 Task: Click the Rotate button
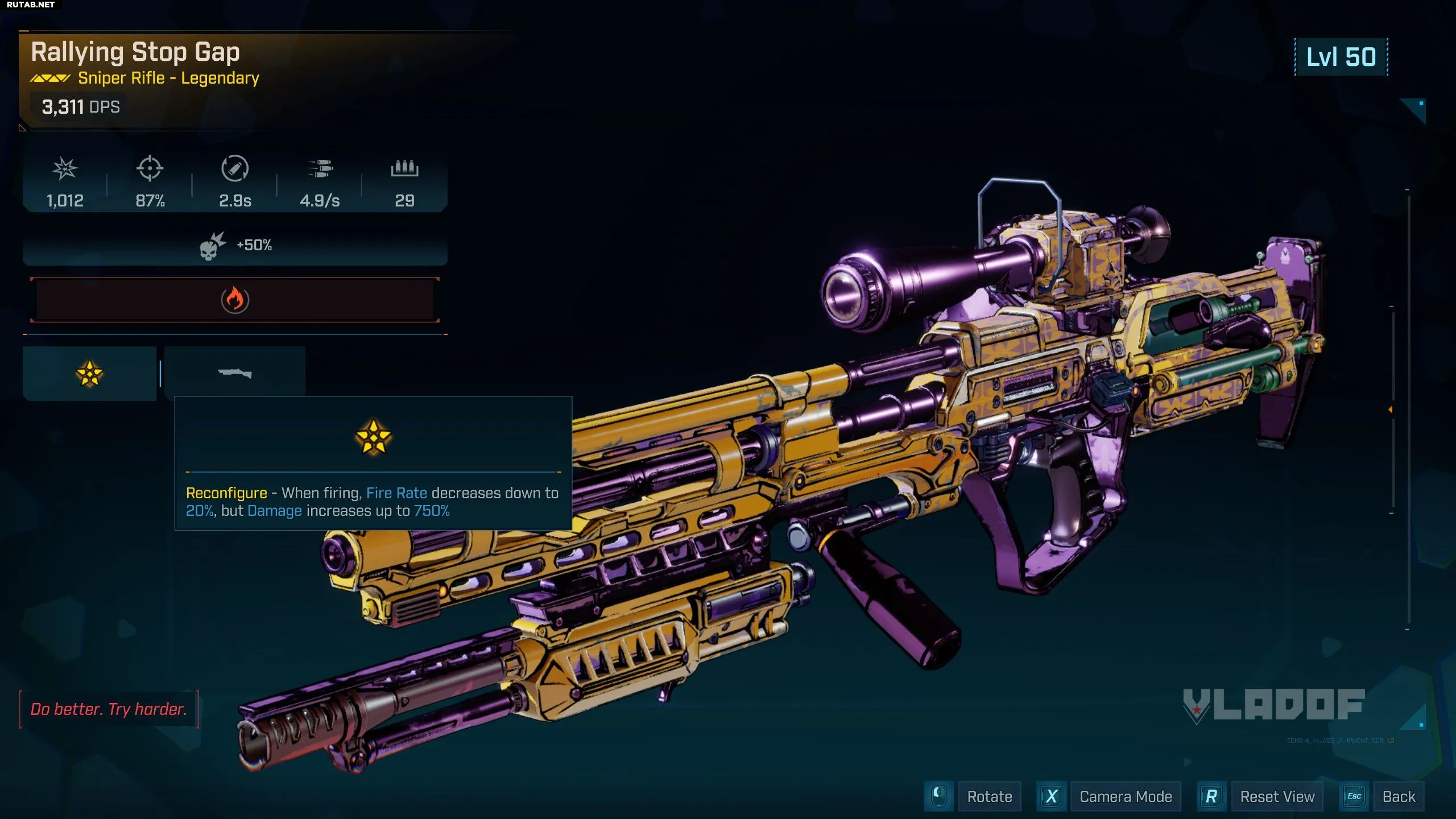[989, 796]
